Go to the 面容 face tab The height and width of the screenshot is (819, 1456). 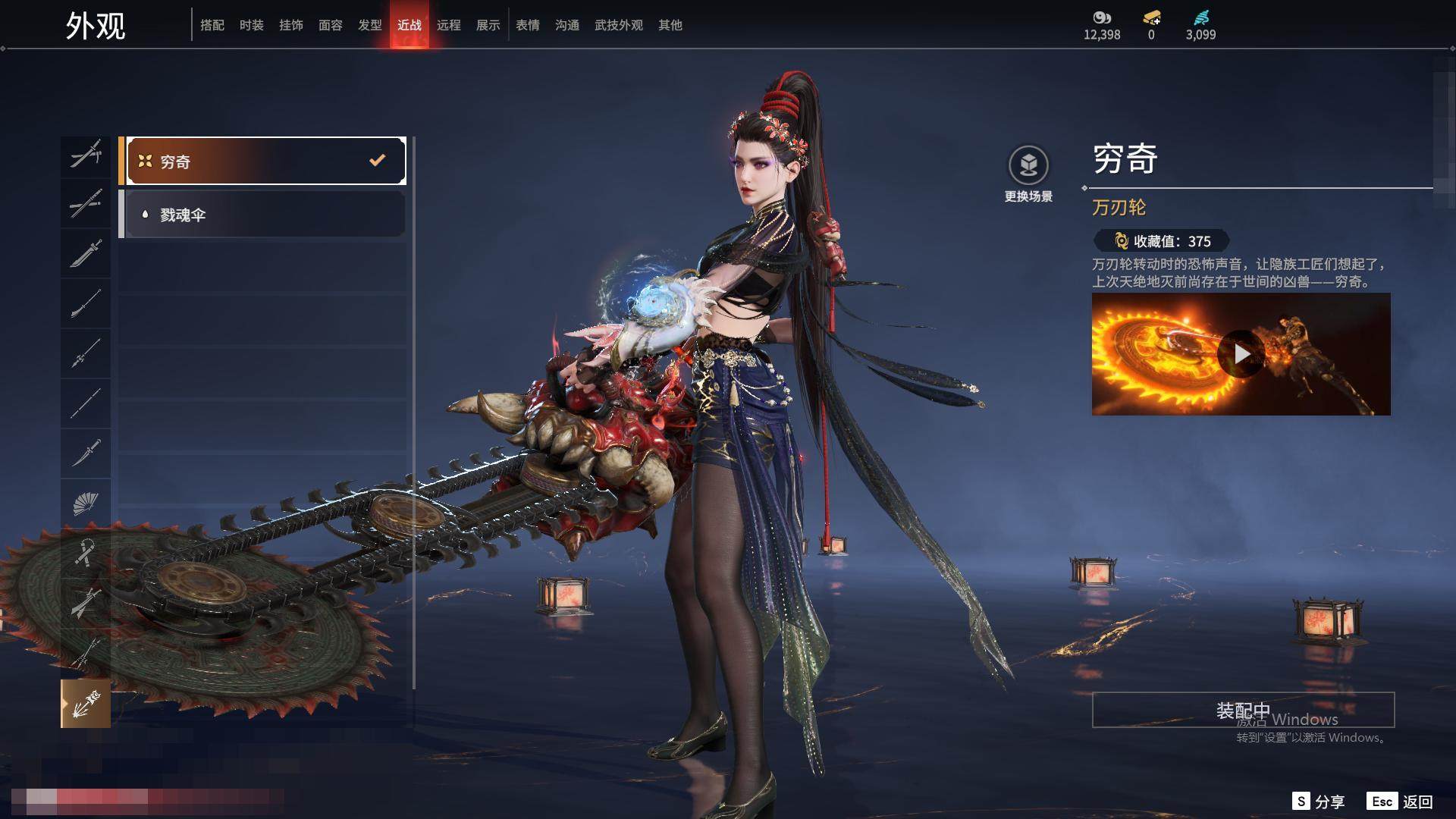tap(331, 25)
